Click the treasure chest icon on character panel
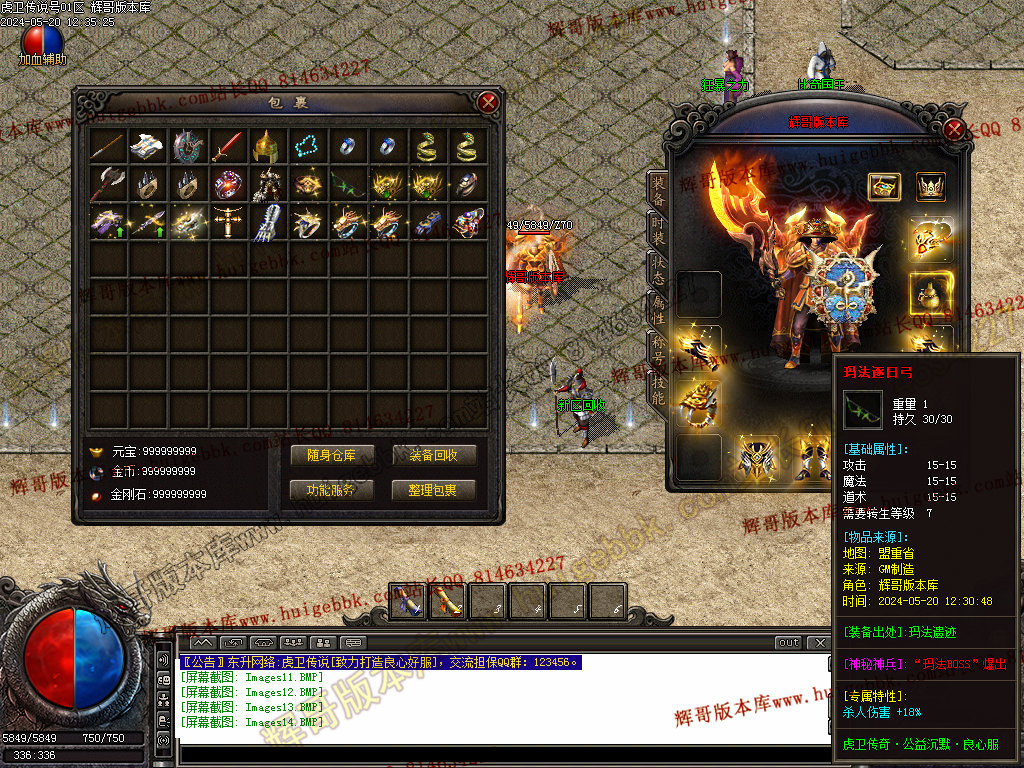This screenshot has height=768, width=1024. coord(884,187)
